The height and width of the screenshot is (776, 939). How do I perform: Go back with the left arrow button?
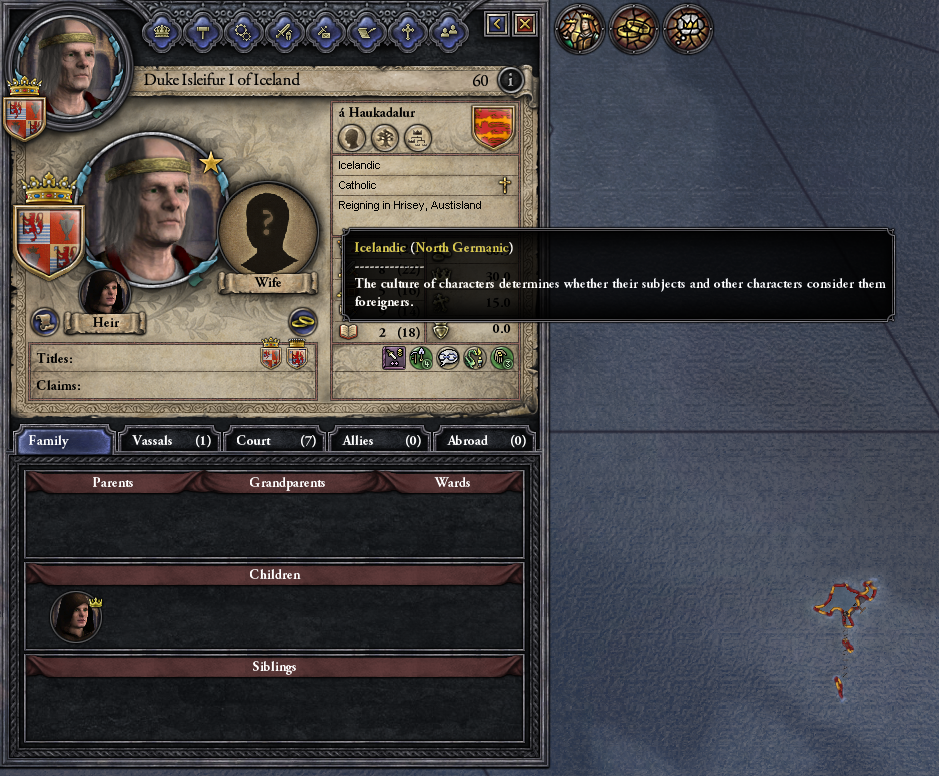497,24
